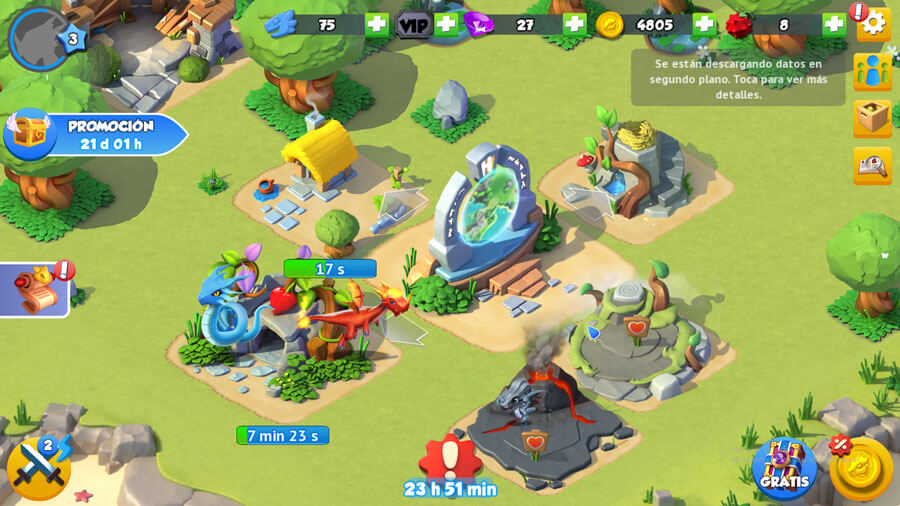Tap the plus button beside the VIP badge
The height and width of the screenshot is (506, 900).
coord(446,25)
